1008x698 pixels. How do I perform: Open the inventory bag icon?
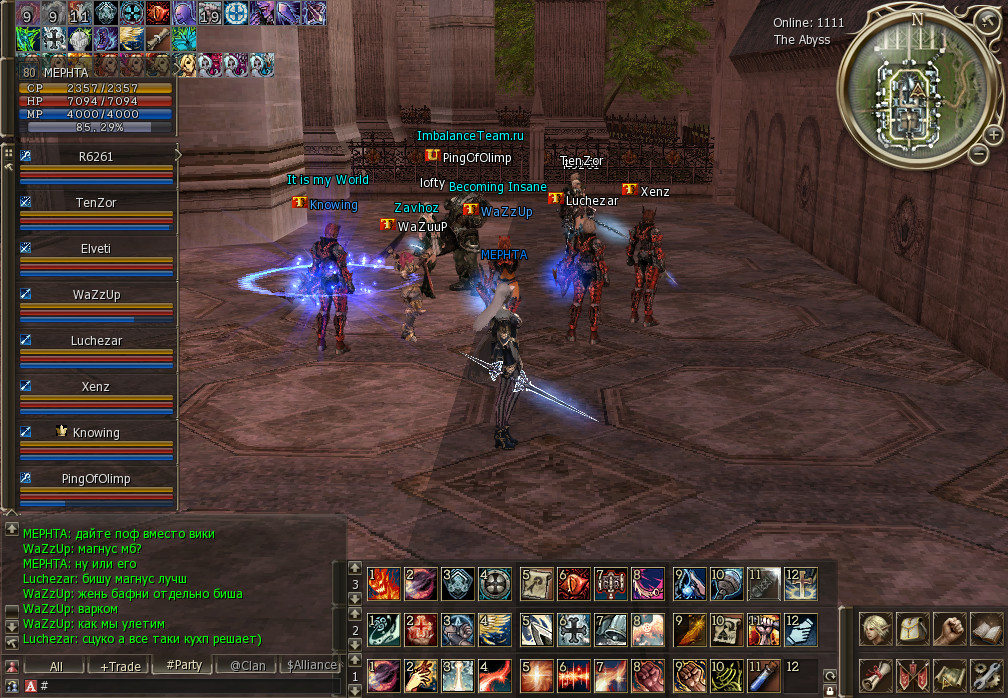(x=913, y=630)
